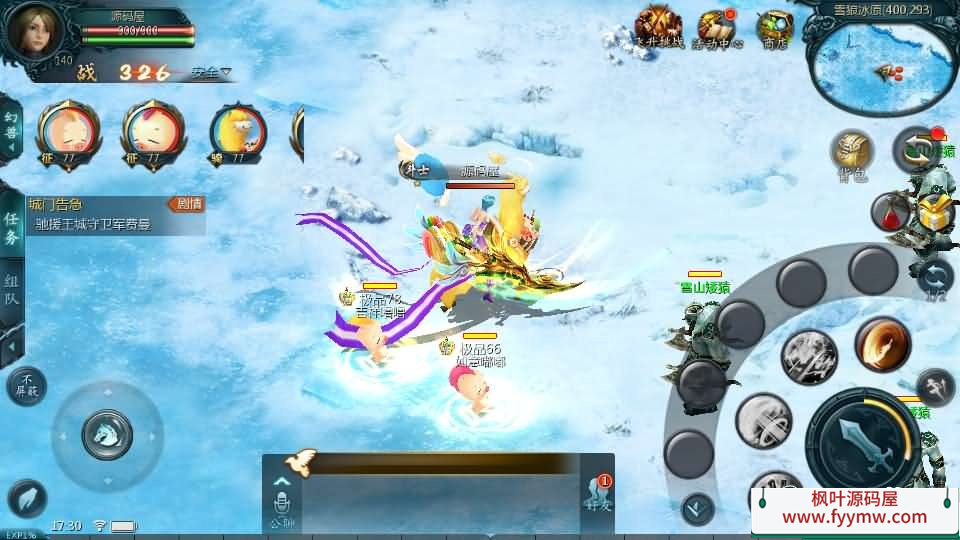Image resolution: width=960 pixels, height=540 pixels.
Task: Switch to the 任务 quest tab
Action: tap(11, 228)
